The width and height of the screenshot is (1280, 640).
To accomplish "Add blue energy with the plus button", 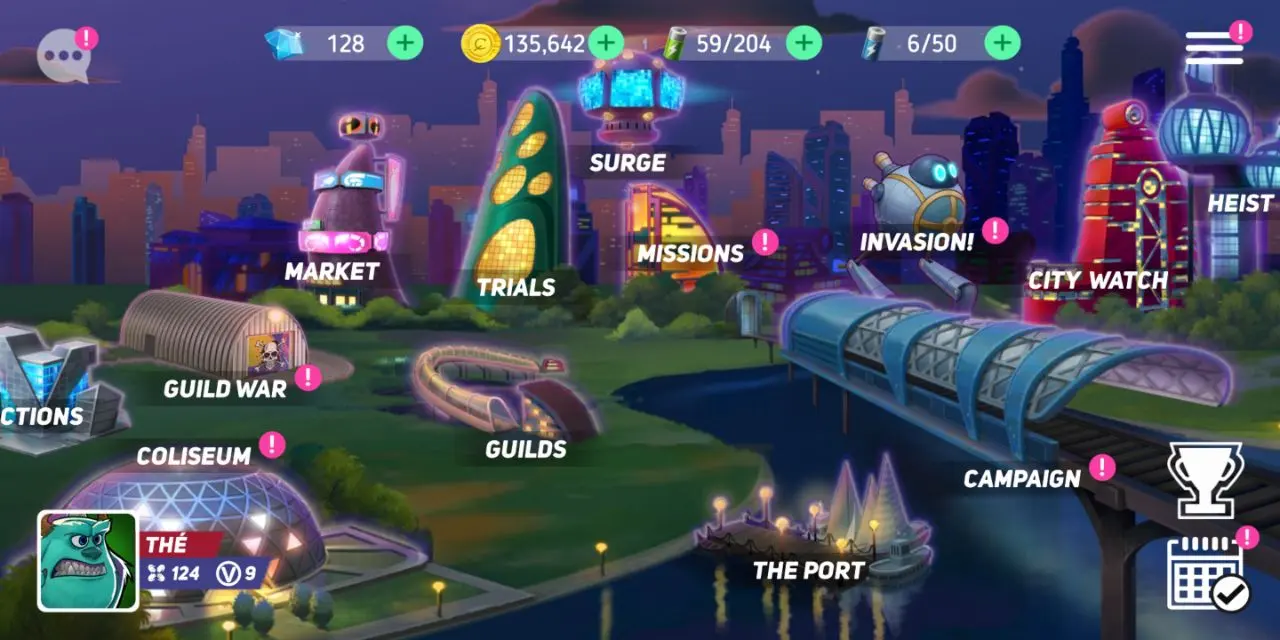I will (x=1002, y=43).
